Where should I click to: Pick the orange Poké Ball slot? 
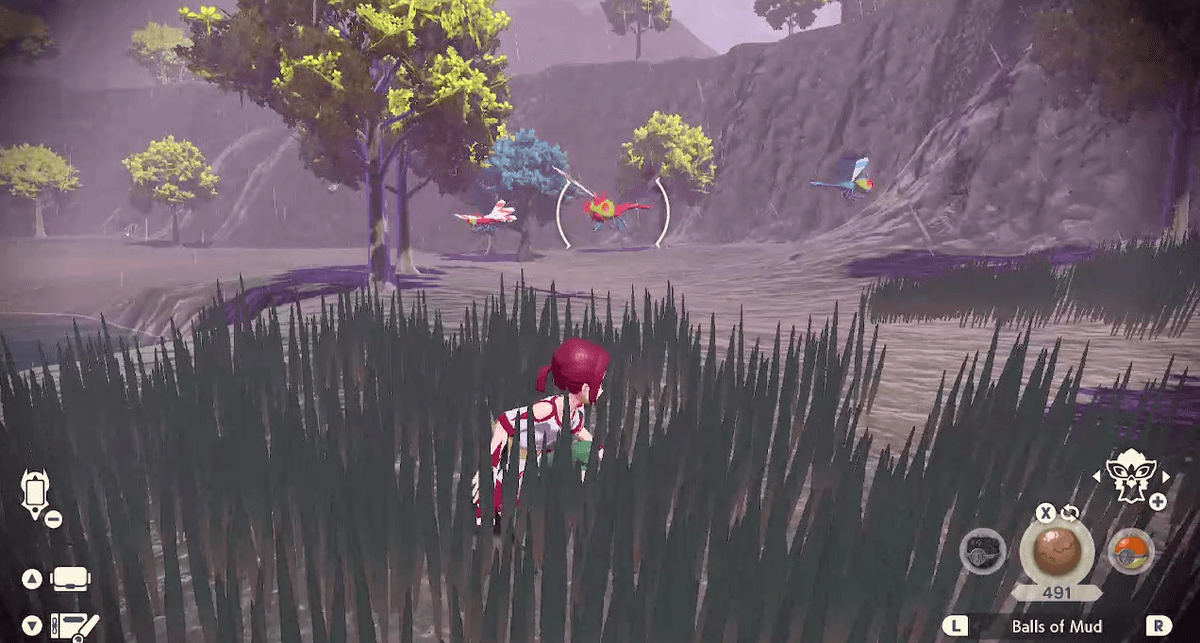click(1131, 551)
